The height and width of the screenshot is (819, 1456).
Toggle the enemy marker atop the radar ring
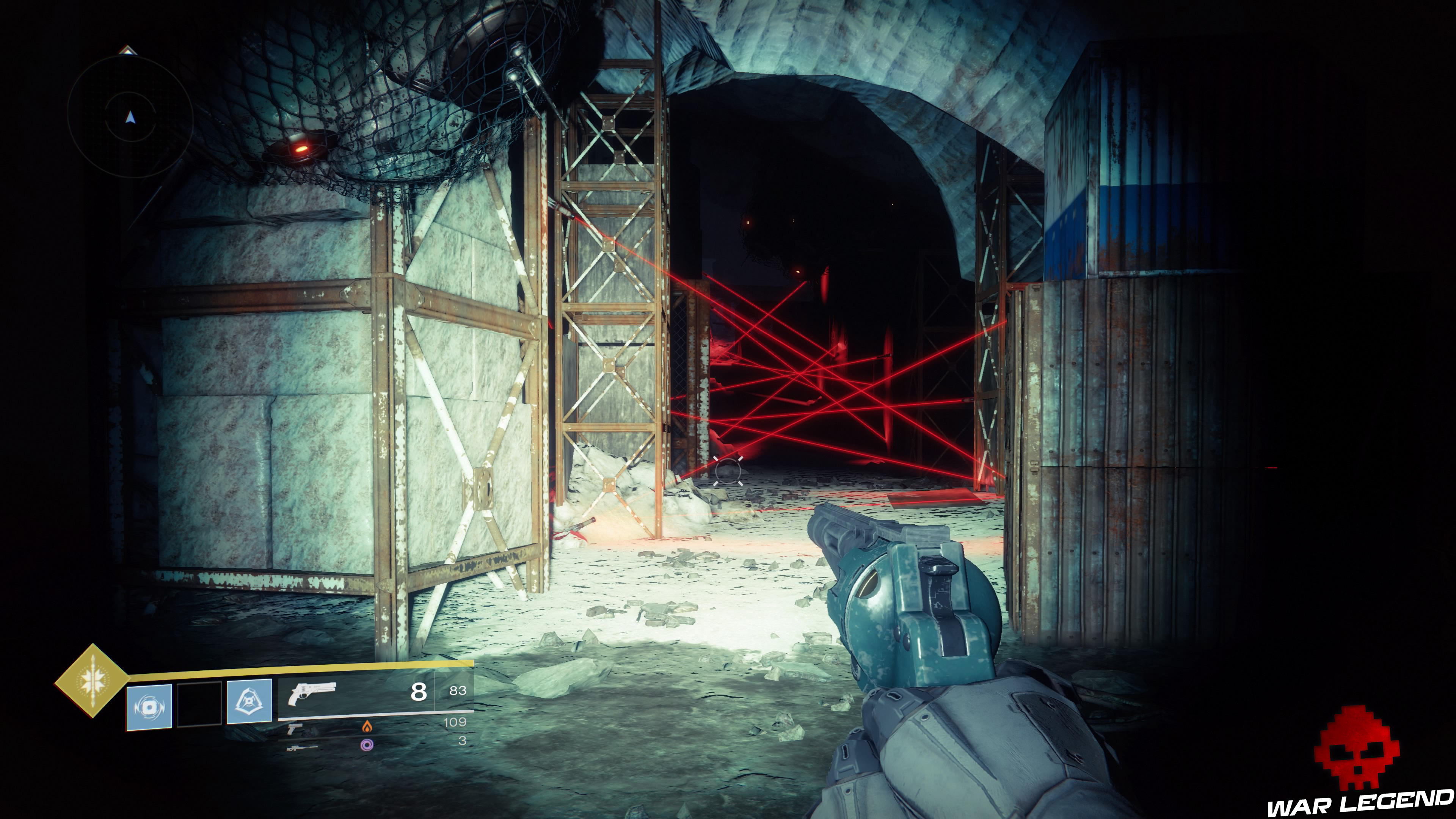[x=128, y=51]
